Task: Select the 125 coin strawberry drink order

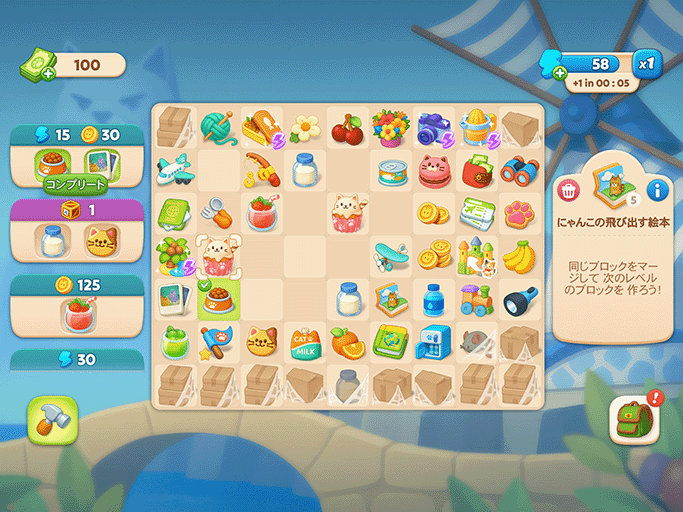Action: pos(76,313)
